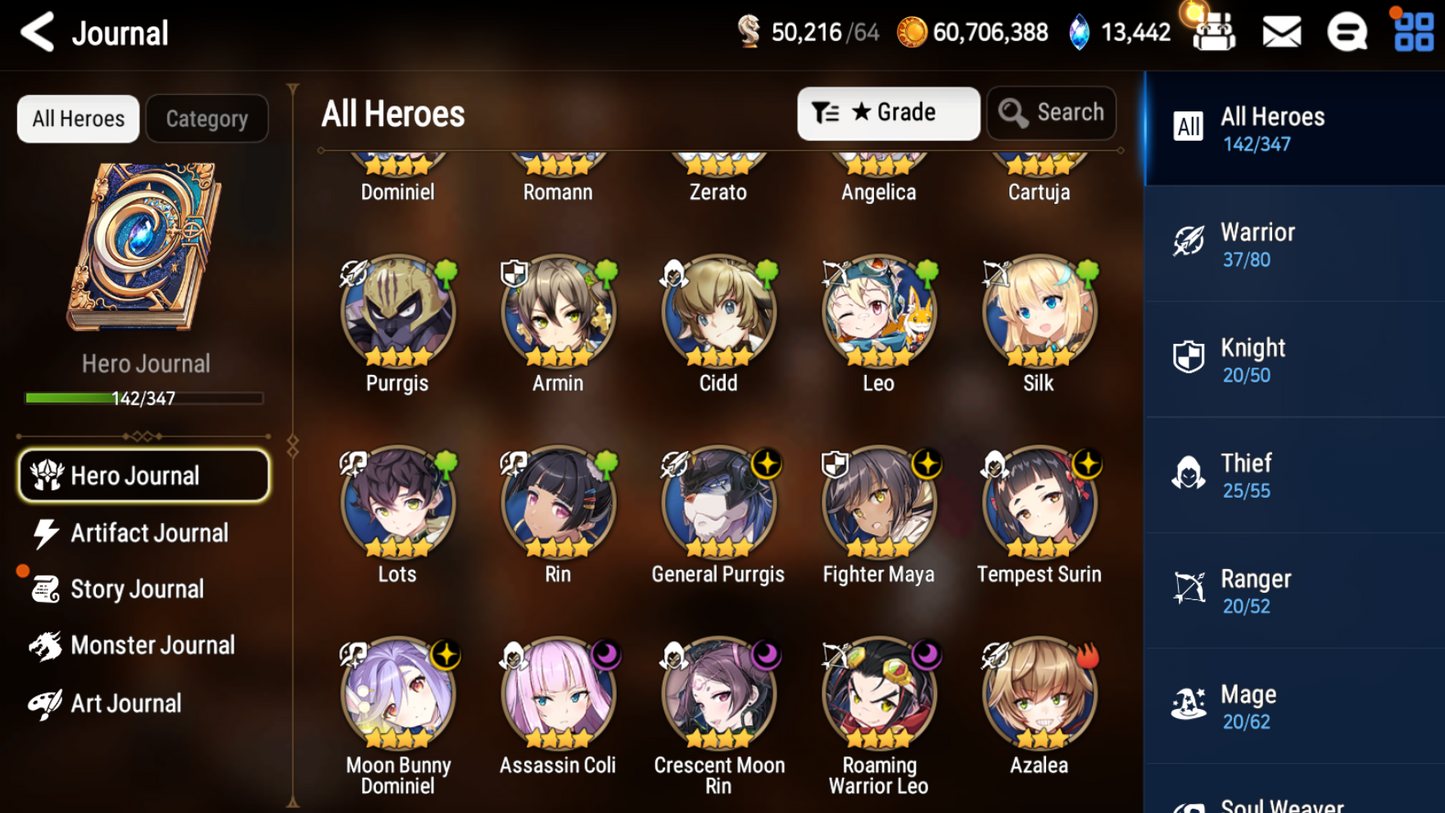Filter heroes by Thief class
This screenshot has width=1445, height=813.
1294,474
